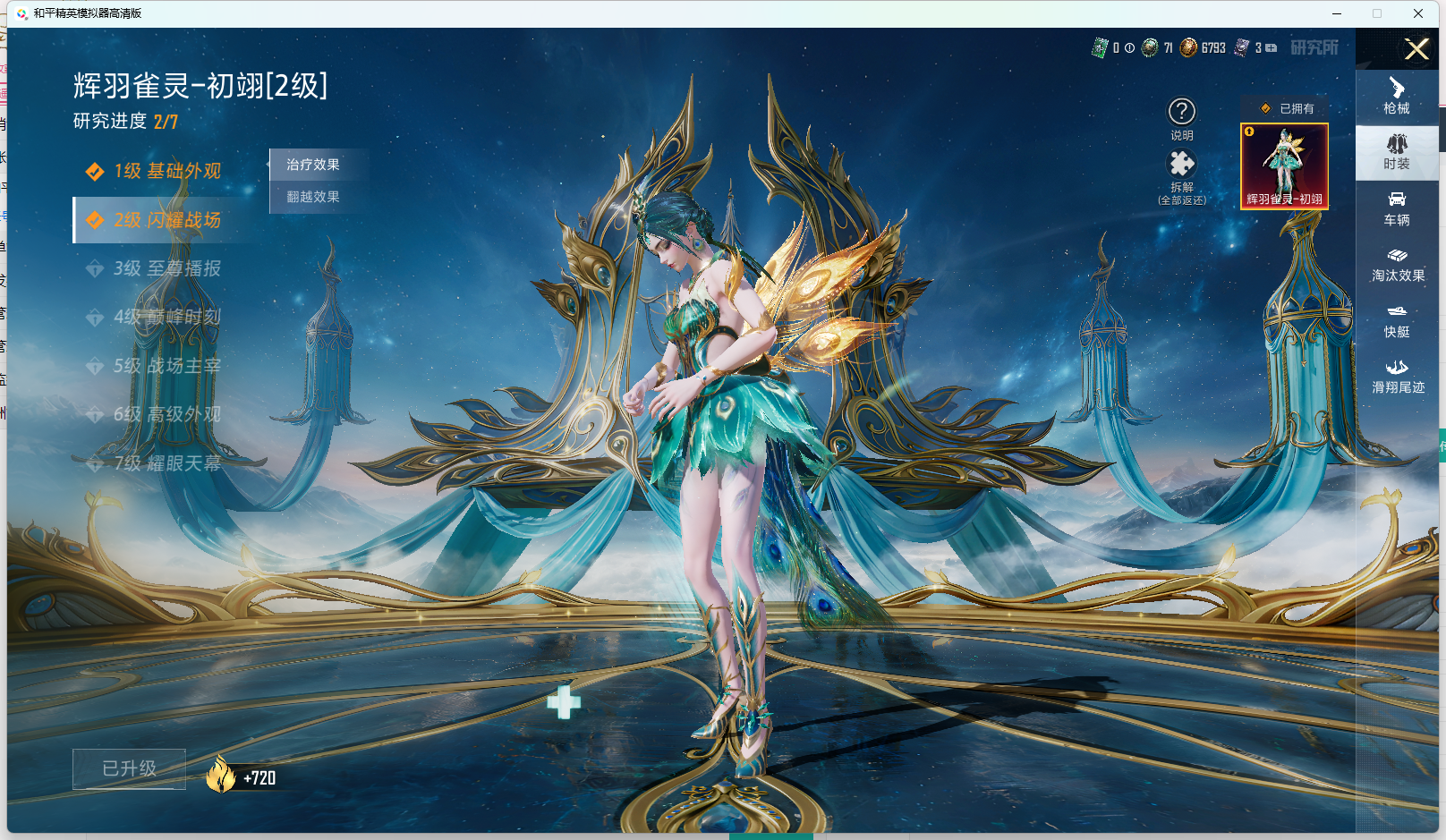Select level 1 基础外观 entry

coord(166,171)
